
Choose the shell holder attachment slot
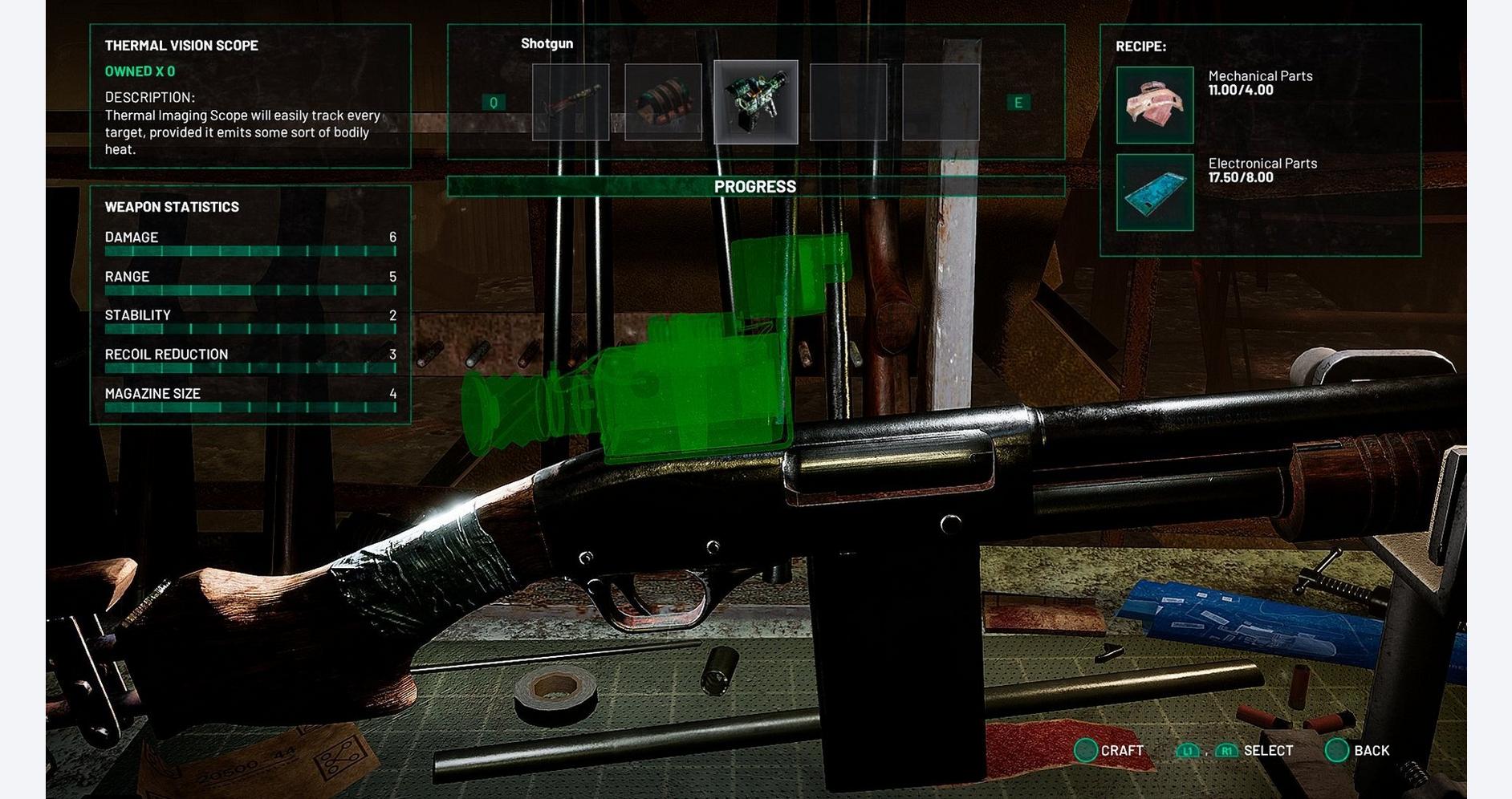tap(663, 102)
